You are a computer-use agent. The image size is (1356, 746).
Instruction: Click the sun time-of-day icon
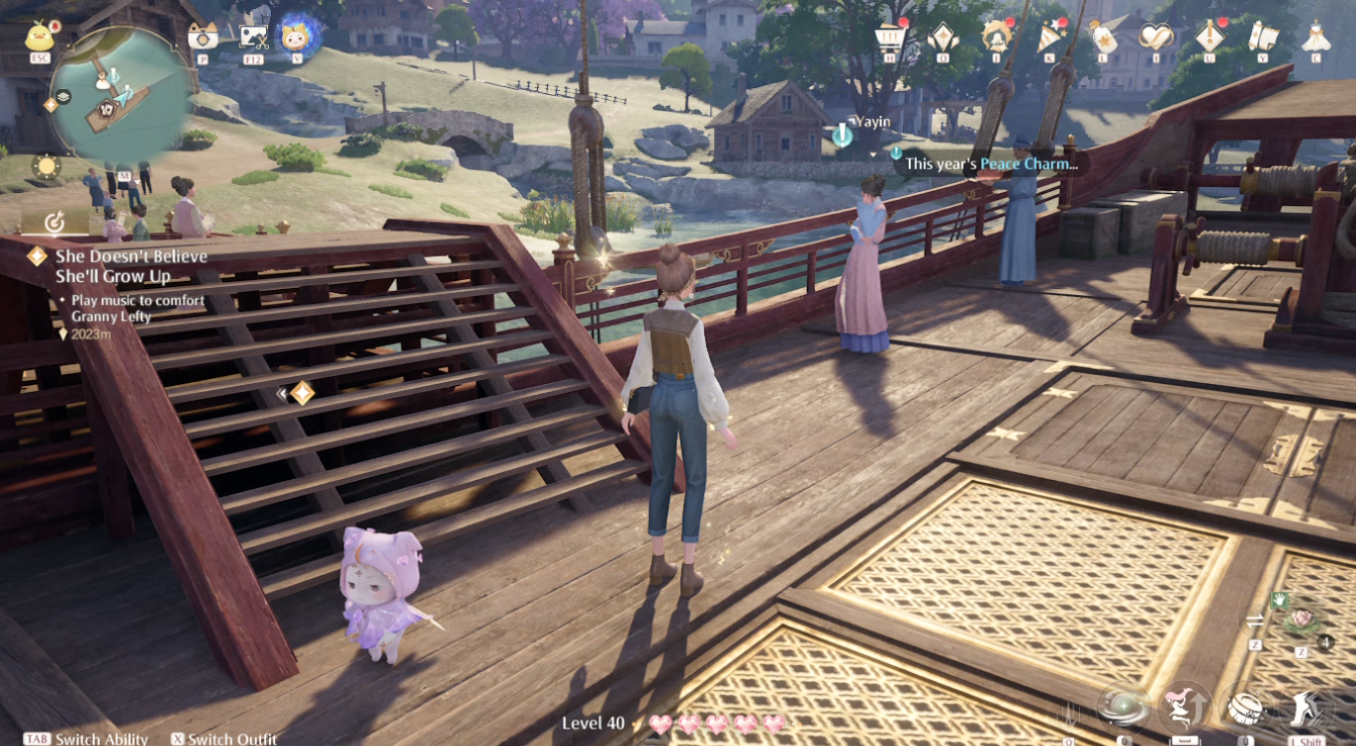point(46,166)
